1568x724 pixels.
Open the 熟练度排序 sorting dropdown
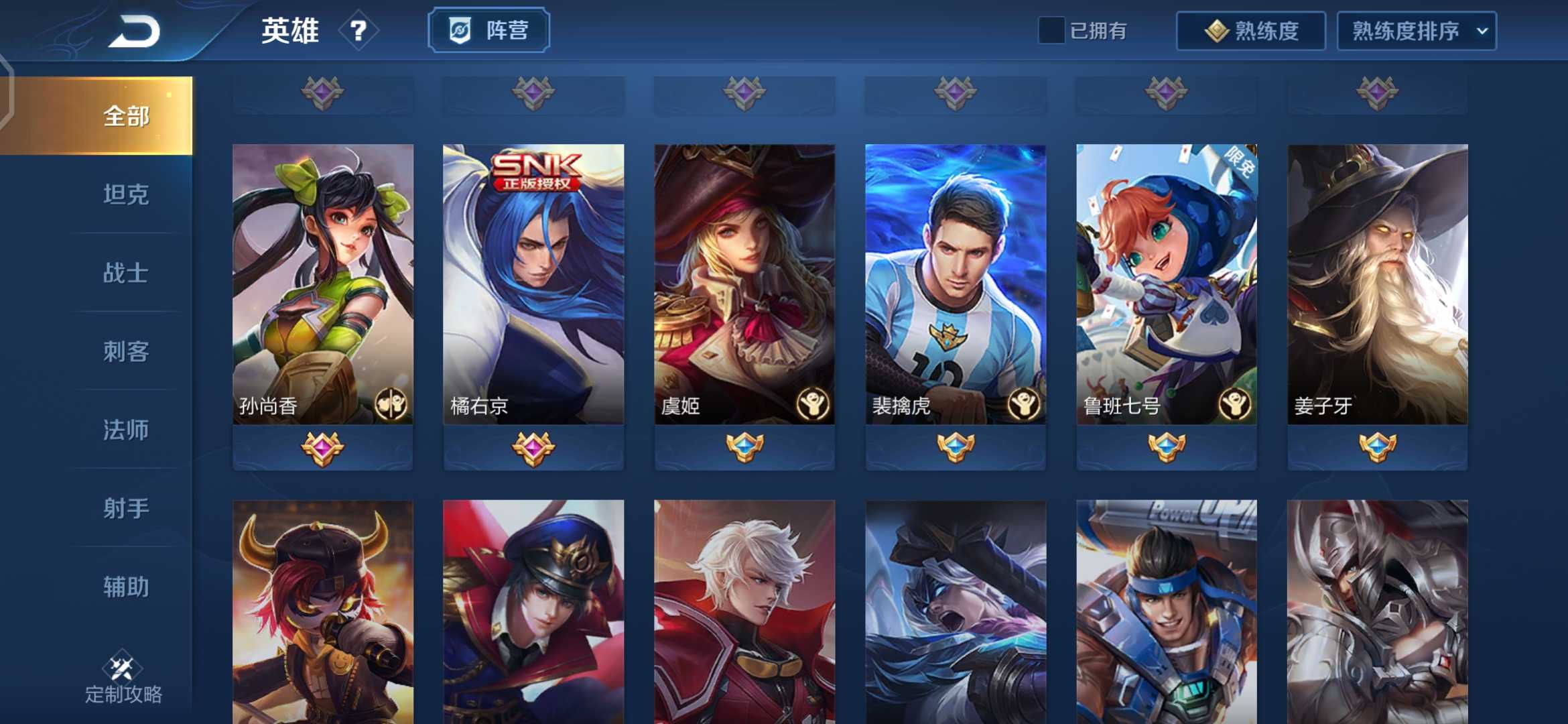coord(1415,30)
